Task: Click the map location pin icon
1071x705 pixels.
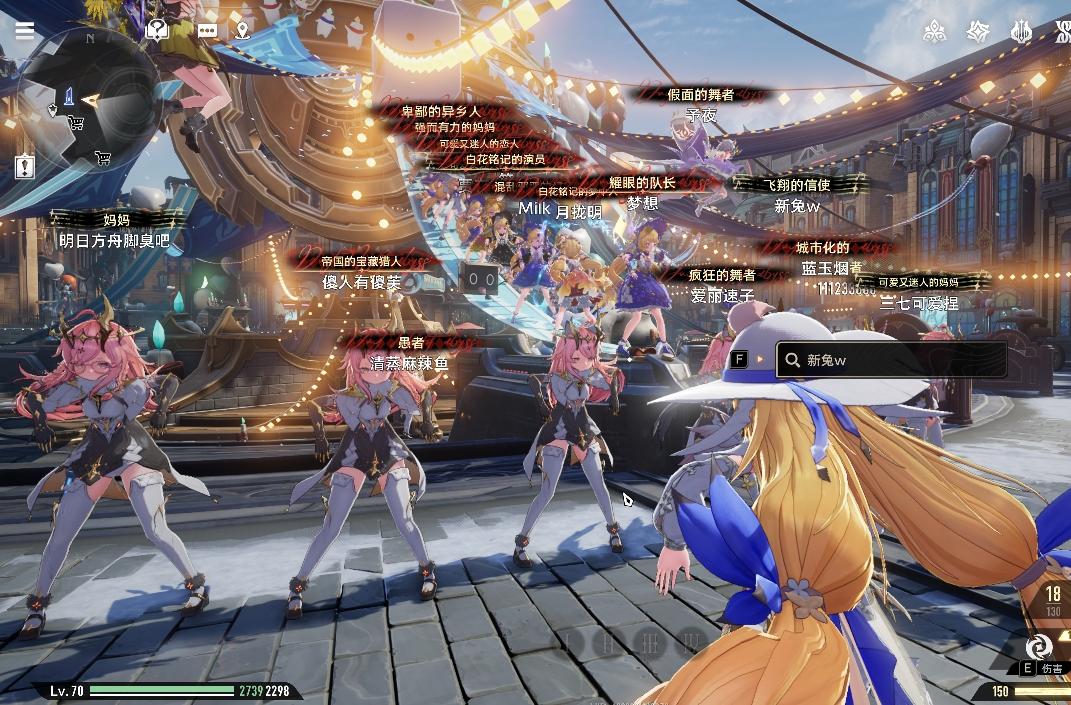Action: pyautogui.click(x=242, y=31)
